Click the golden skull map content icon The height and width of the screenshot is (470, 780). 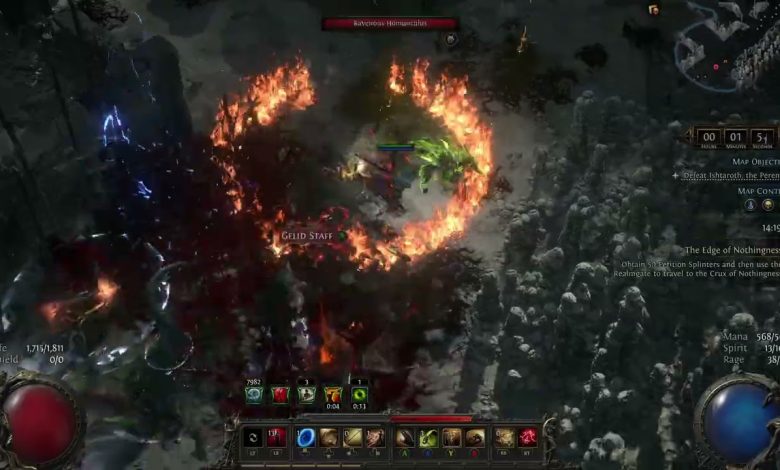click(768, 205)
